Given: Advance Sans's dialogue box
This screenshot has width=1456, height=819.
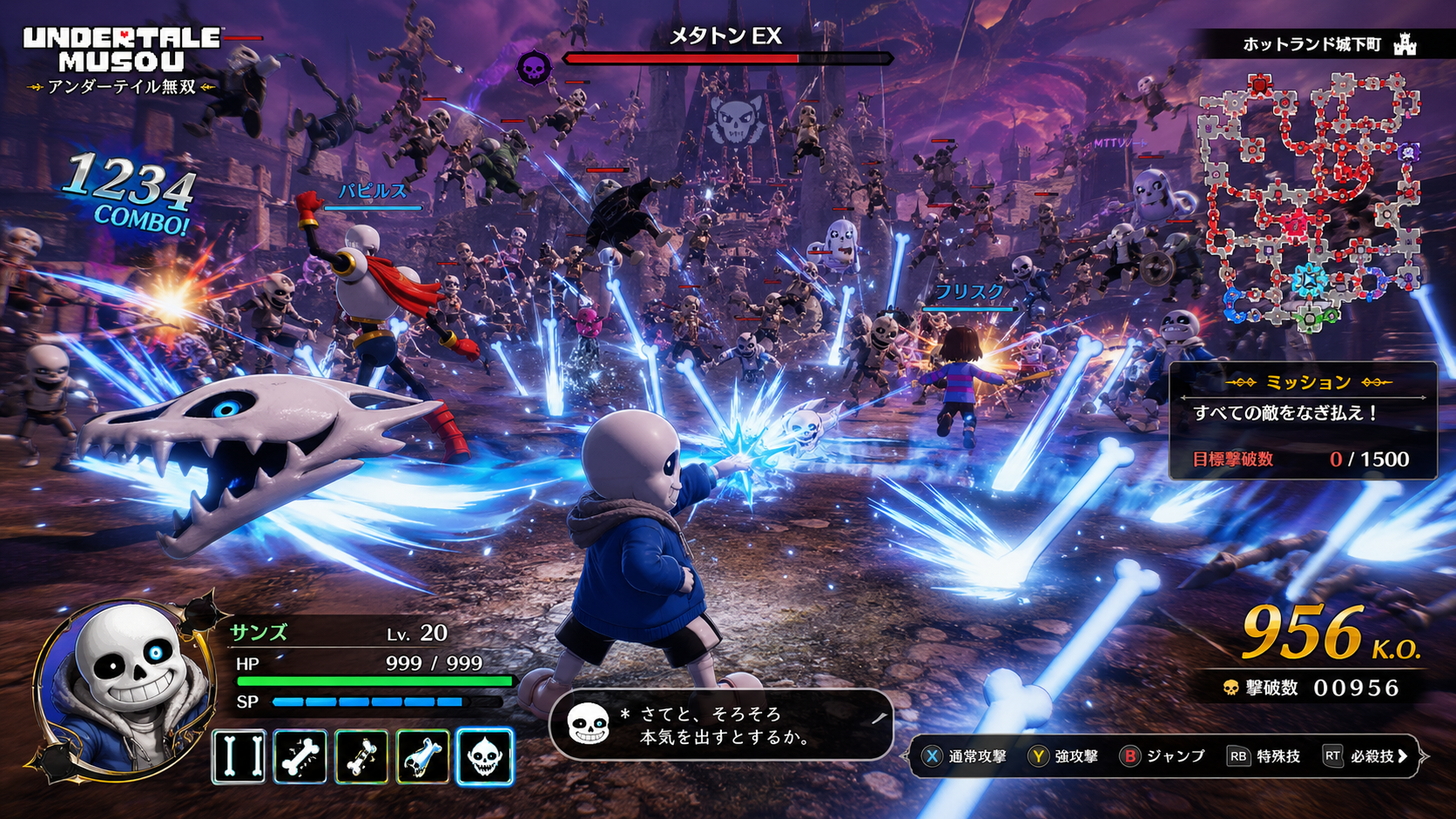Looking at the screenshot, I should click(x=721, y=725).
